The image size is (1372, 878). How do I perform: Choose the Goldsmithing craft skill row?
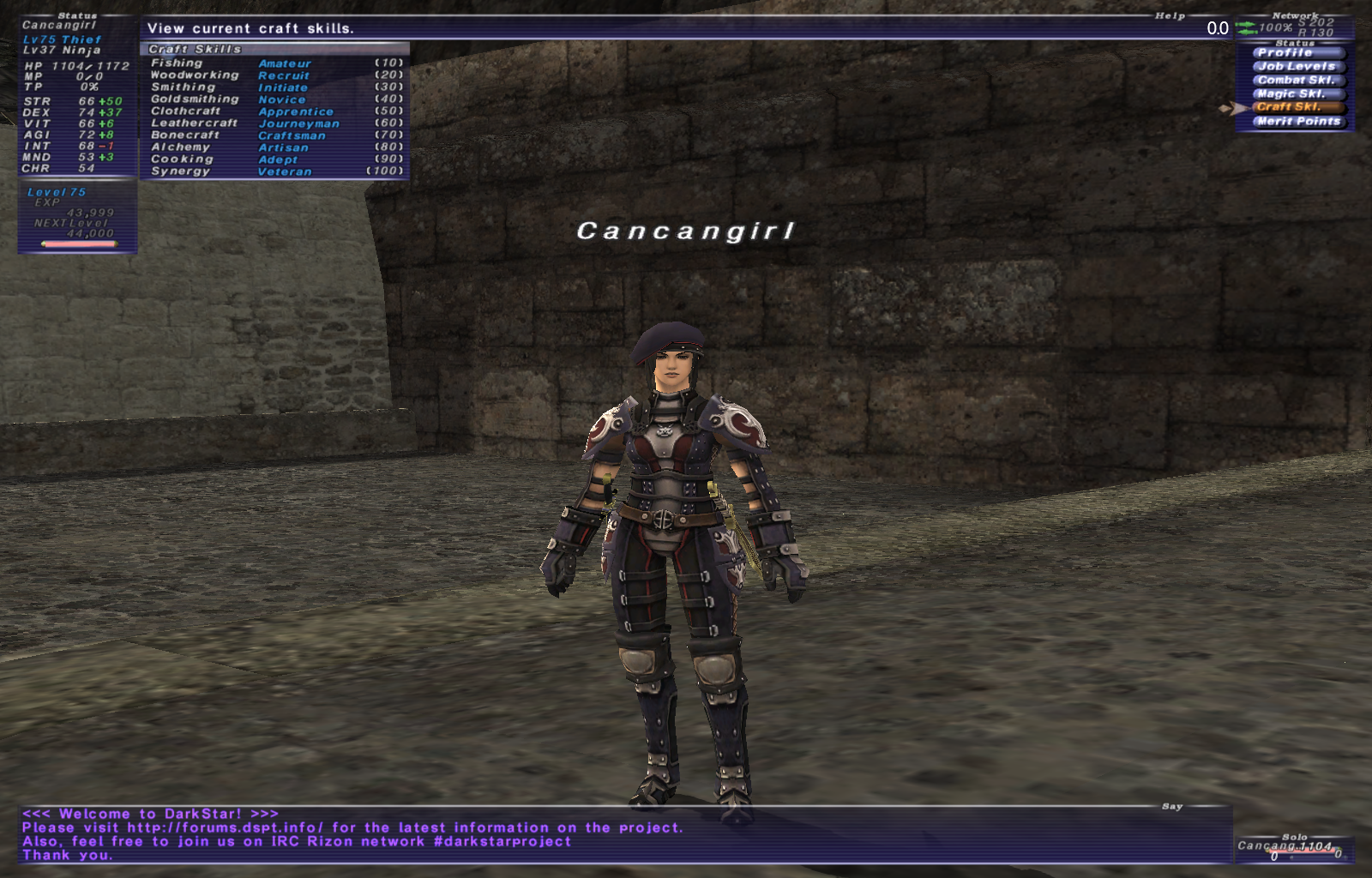click(x=274, y=99)
